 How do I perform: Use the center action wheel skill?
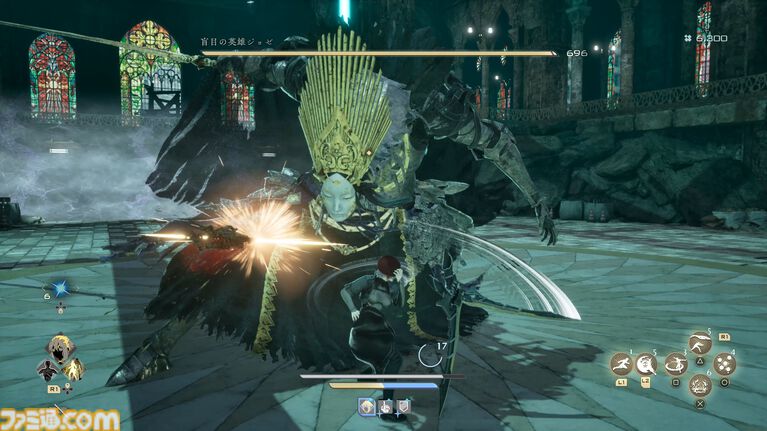[x=678, y=364]
